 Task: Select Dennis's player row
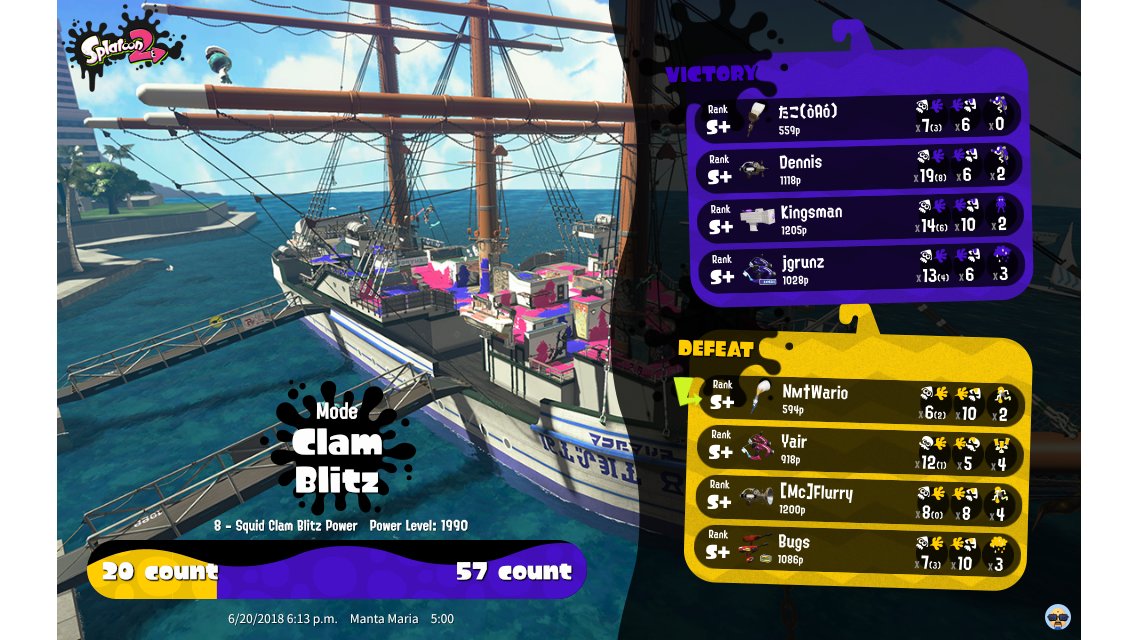pos(860,168)
